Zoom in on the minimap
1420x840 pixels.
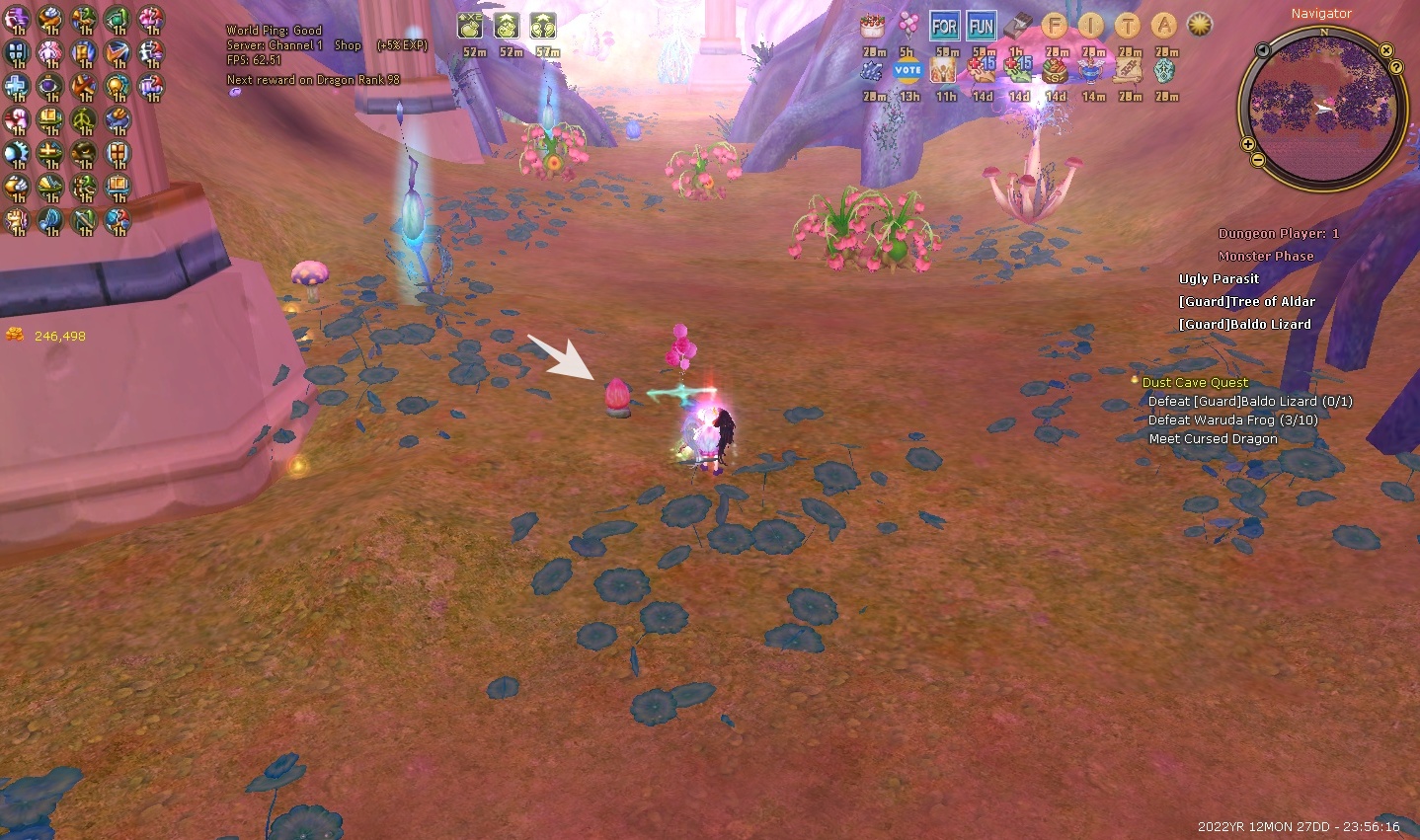(1248, 145)
